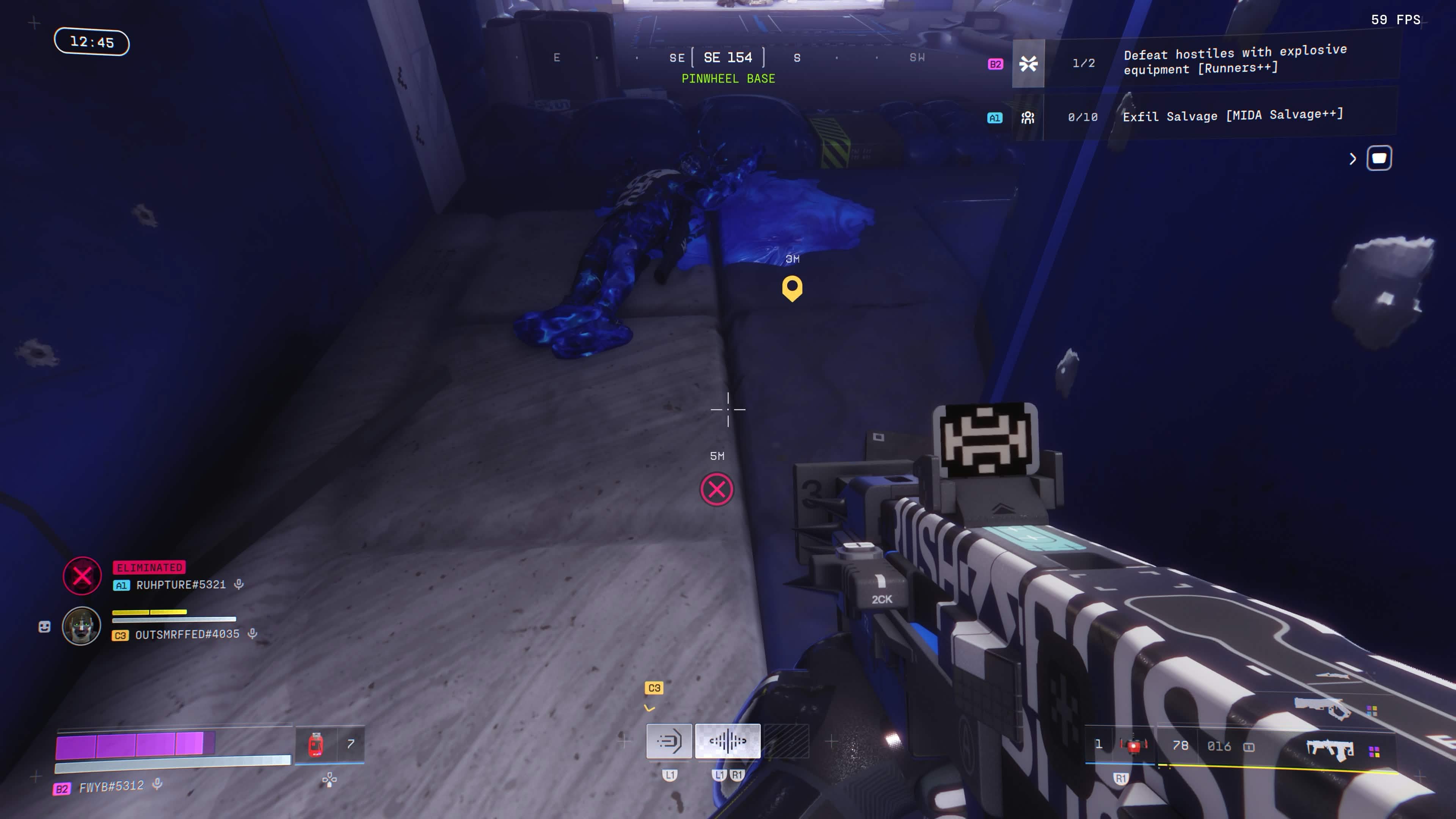Select teammate OUTSMRFFED#4035 portrait
Screen dimensions: 1456x819
coord(82,626)
